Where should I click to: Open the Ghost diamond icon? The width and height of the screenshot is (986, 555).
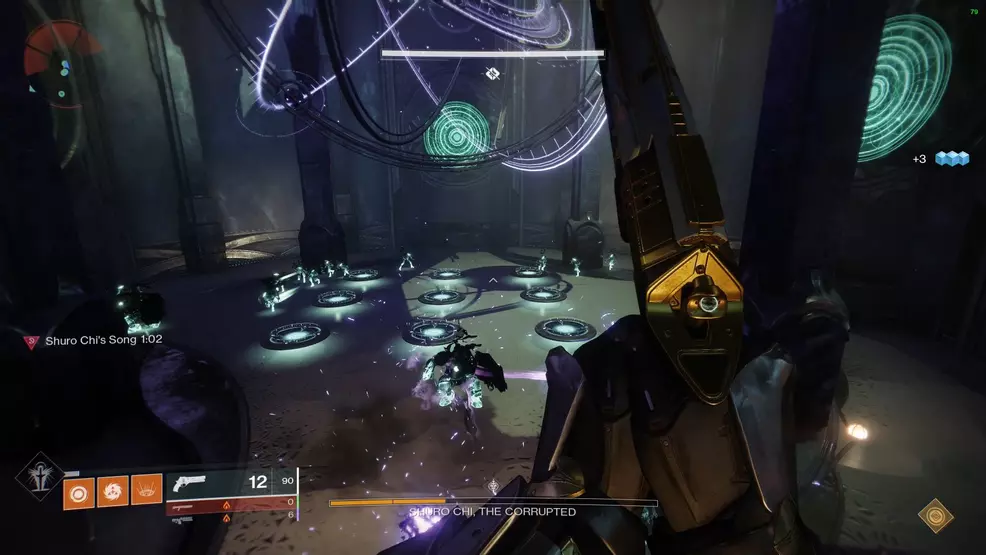pyautogui.click(x=936, y=515)
